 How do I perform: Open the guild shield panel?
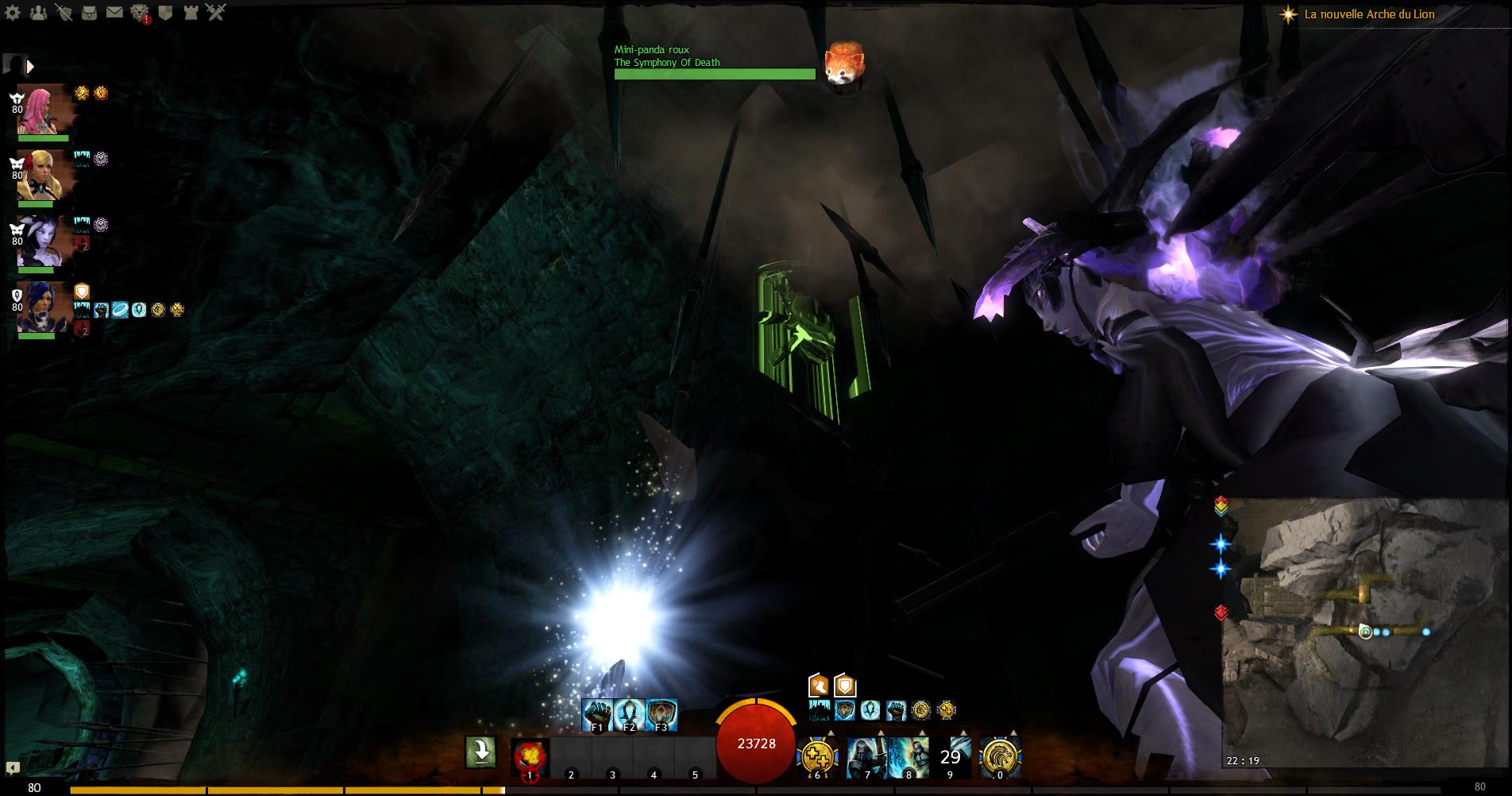coord(165,13)
